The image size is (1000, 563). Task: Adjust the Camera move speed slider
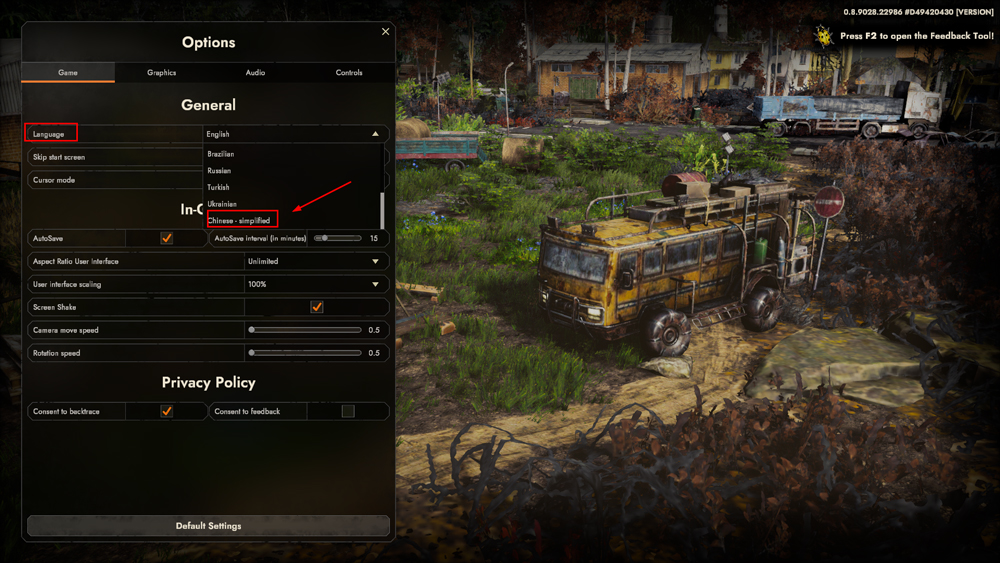point(306,330)
